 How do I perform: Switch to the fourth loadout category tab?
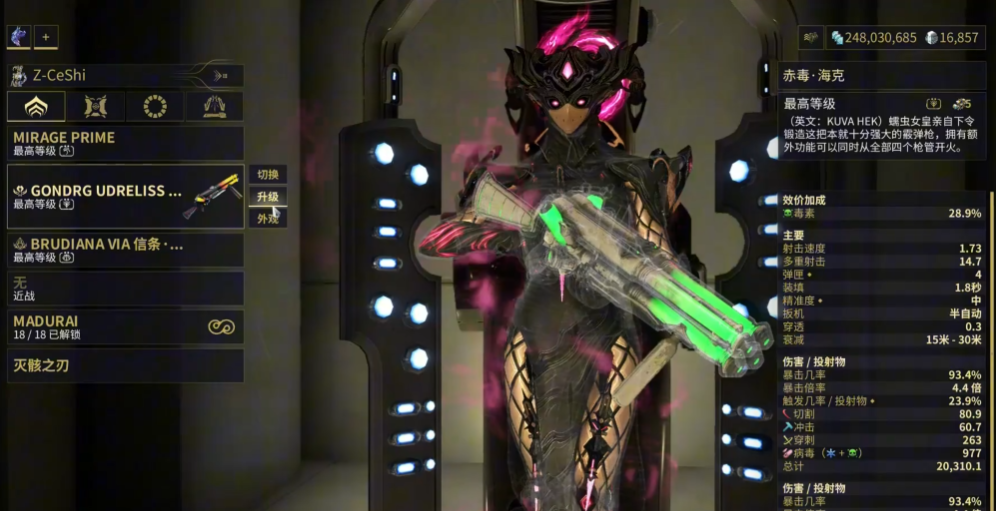pos(214,107)
